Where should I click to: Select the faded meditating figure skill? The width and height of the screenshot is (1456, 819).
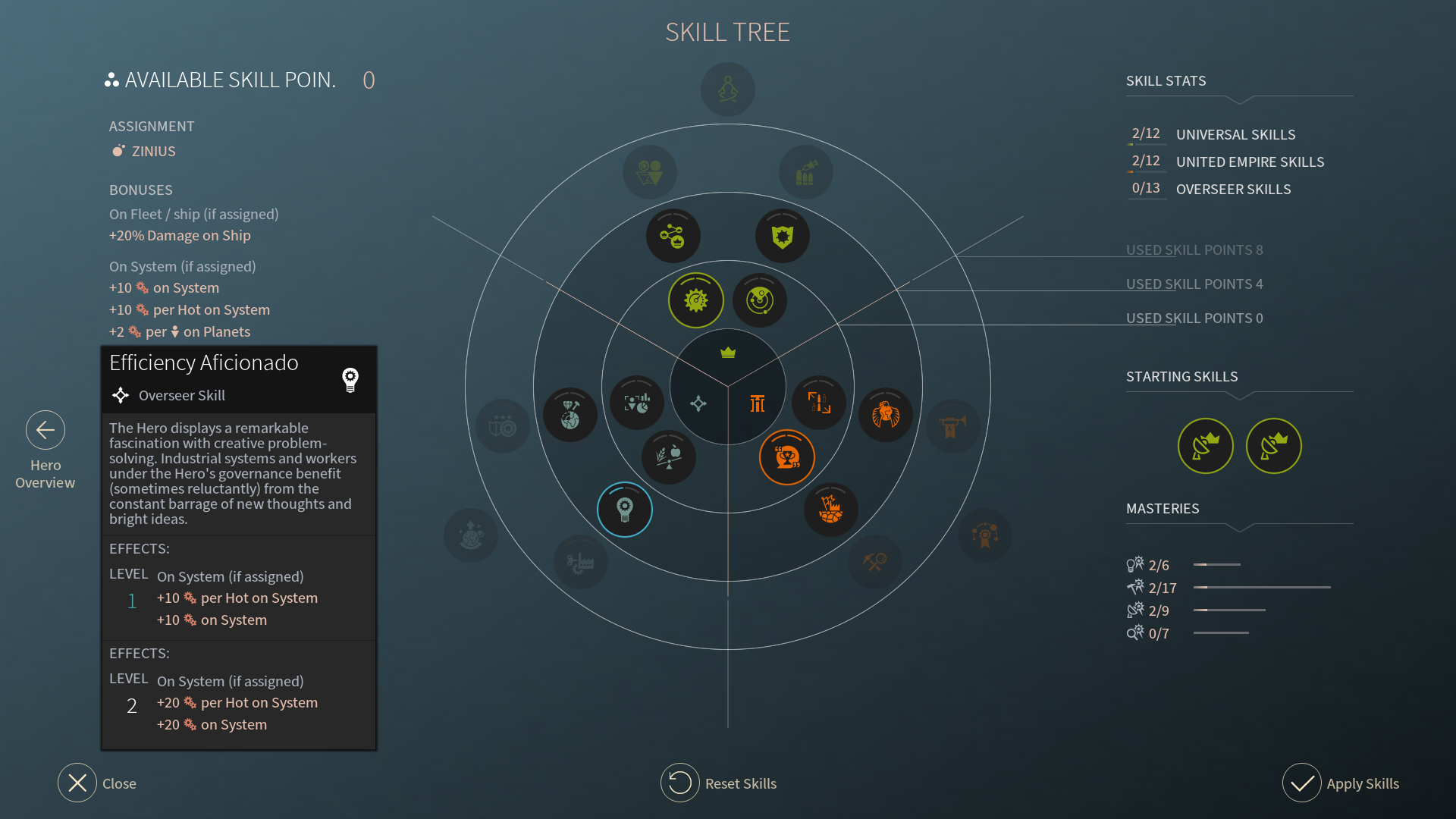(728, 89)
